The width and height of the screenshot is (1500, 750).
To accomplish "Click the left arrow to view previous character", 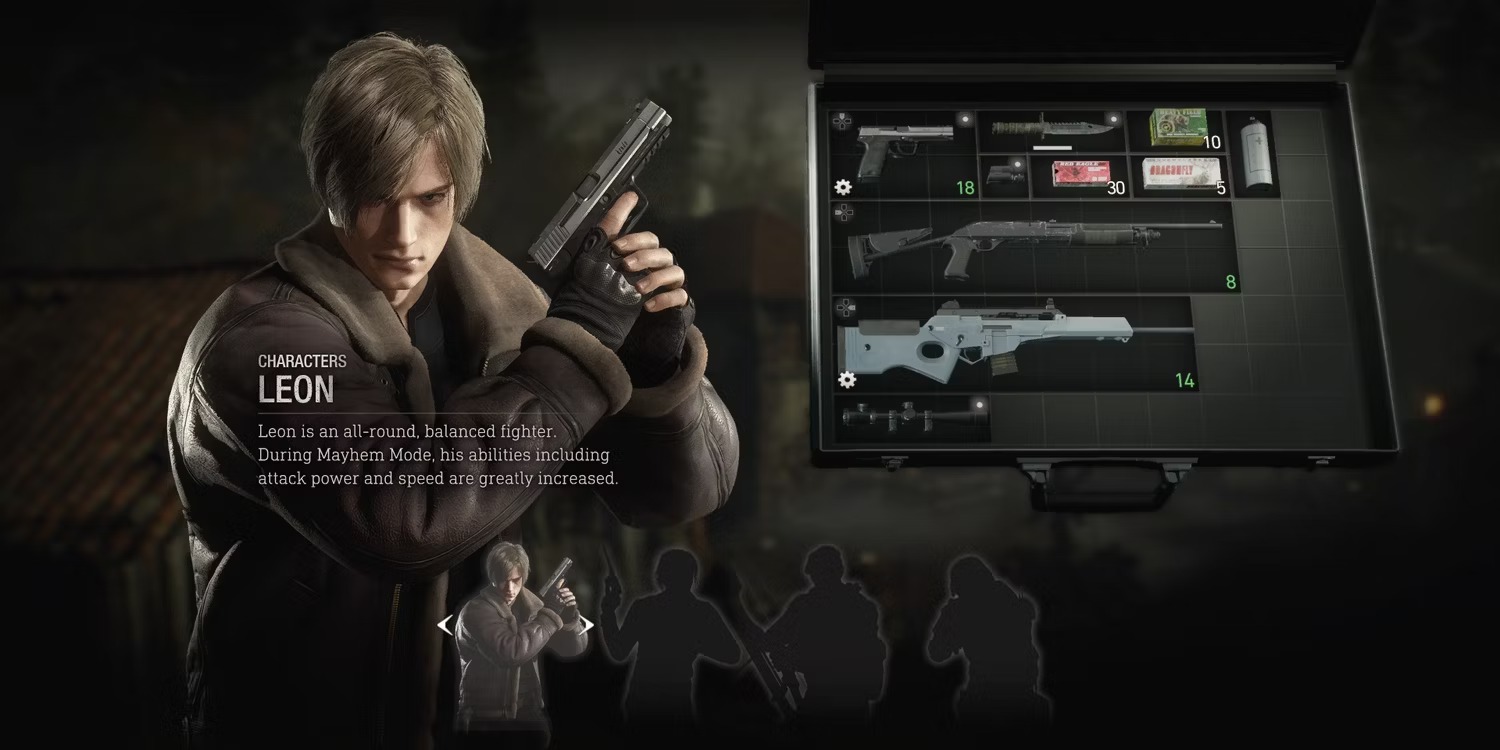I will coord(444,624).
